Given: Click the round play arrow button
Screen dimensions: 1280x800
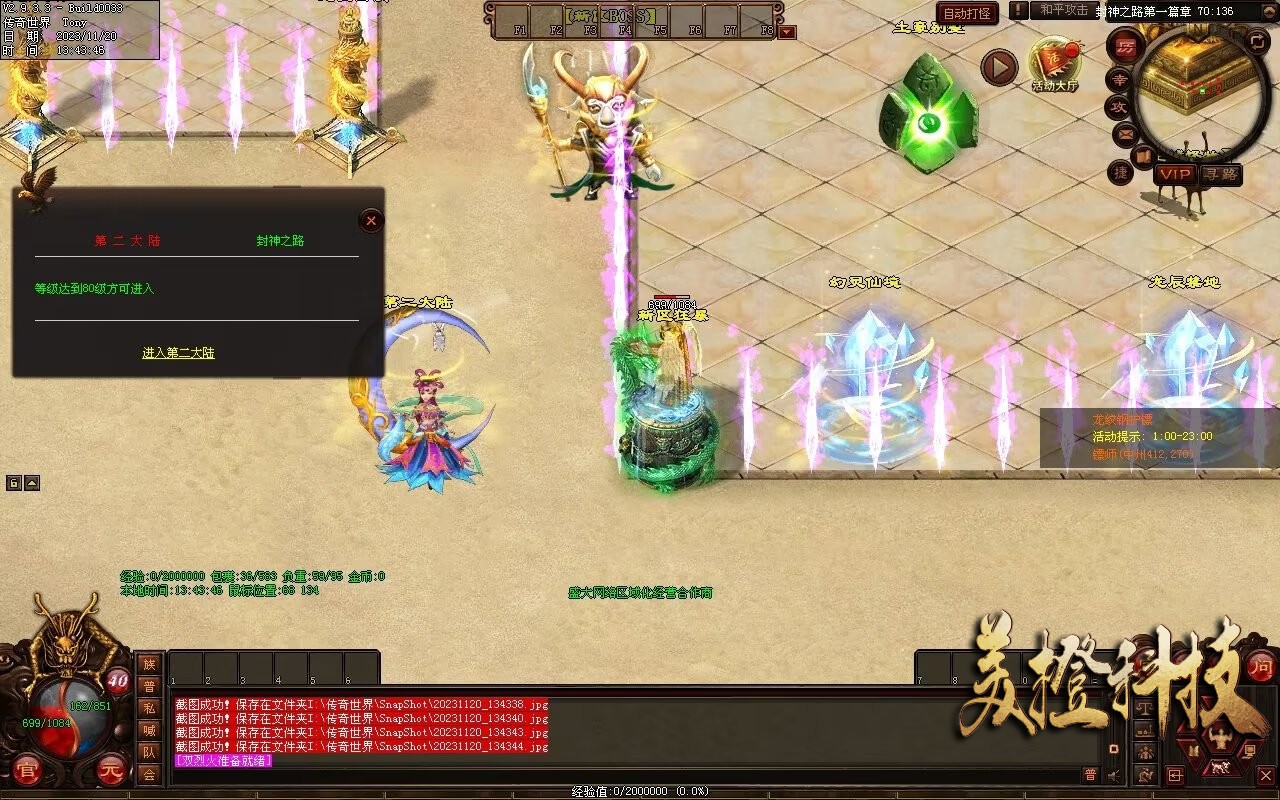Looking at the screenshot, I should [x=998, y=68].
